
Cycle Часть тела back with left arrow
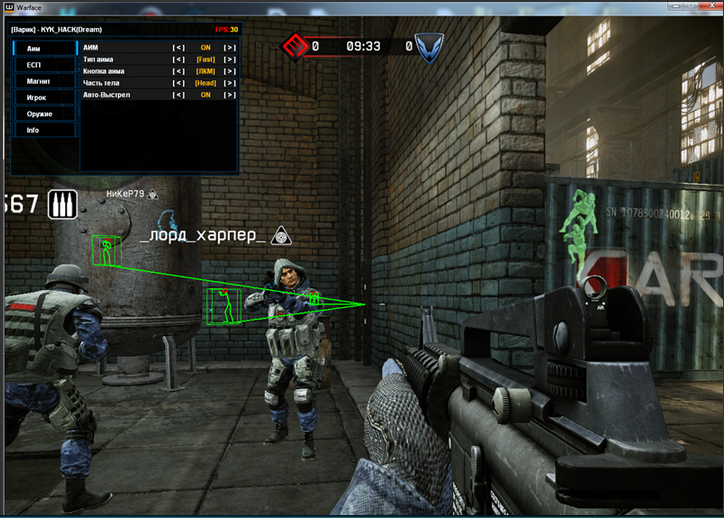point(179,83)
